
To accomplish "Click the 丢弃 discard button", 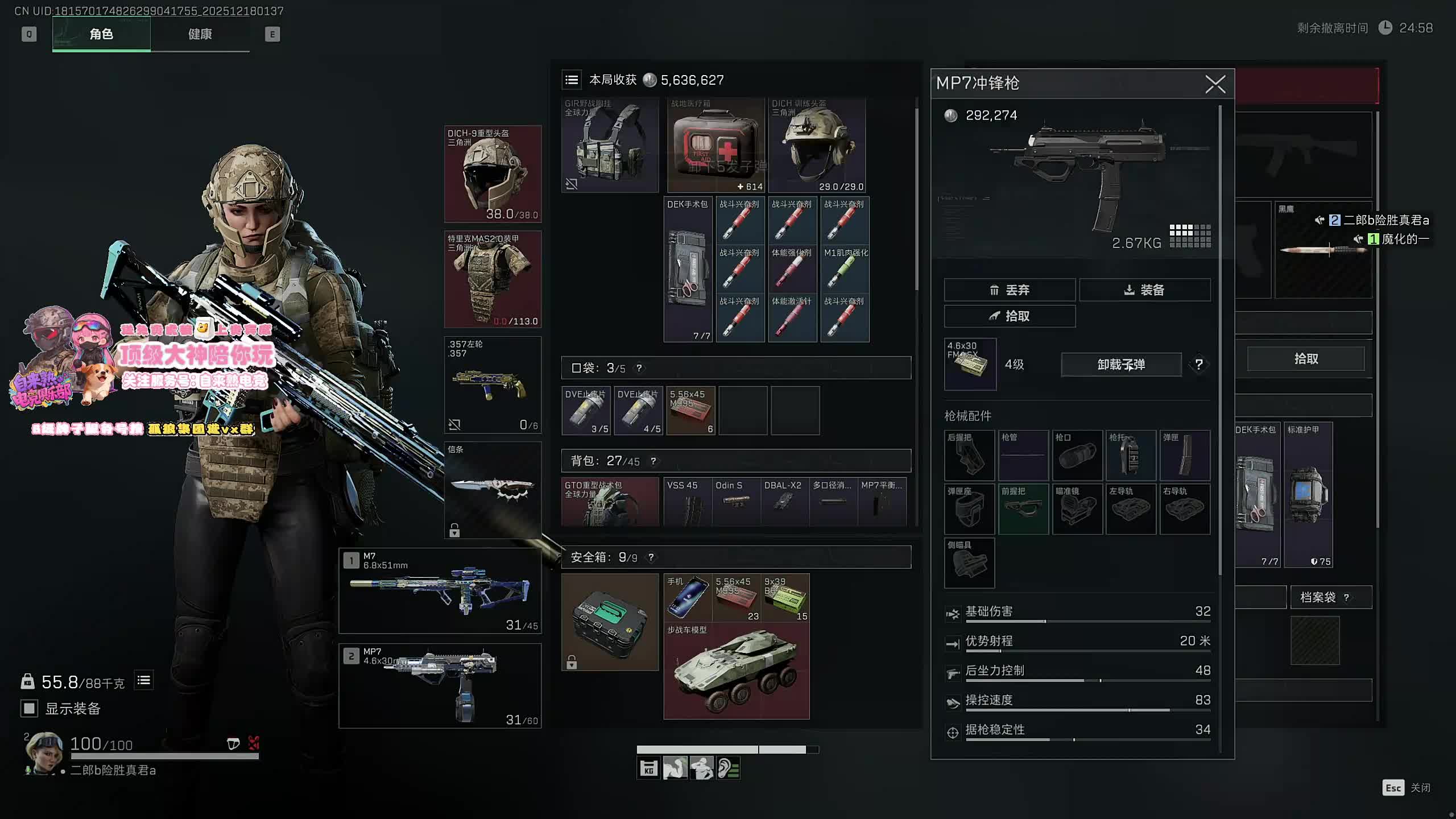I will [1009, 290].
